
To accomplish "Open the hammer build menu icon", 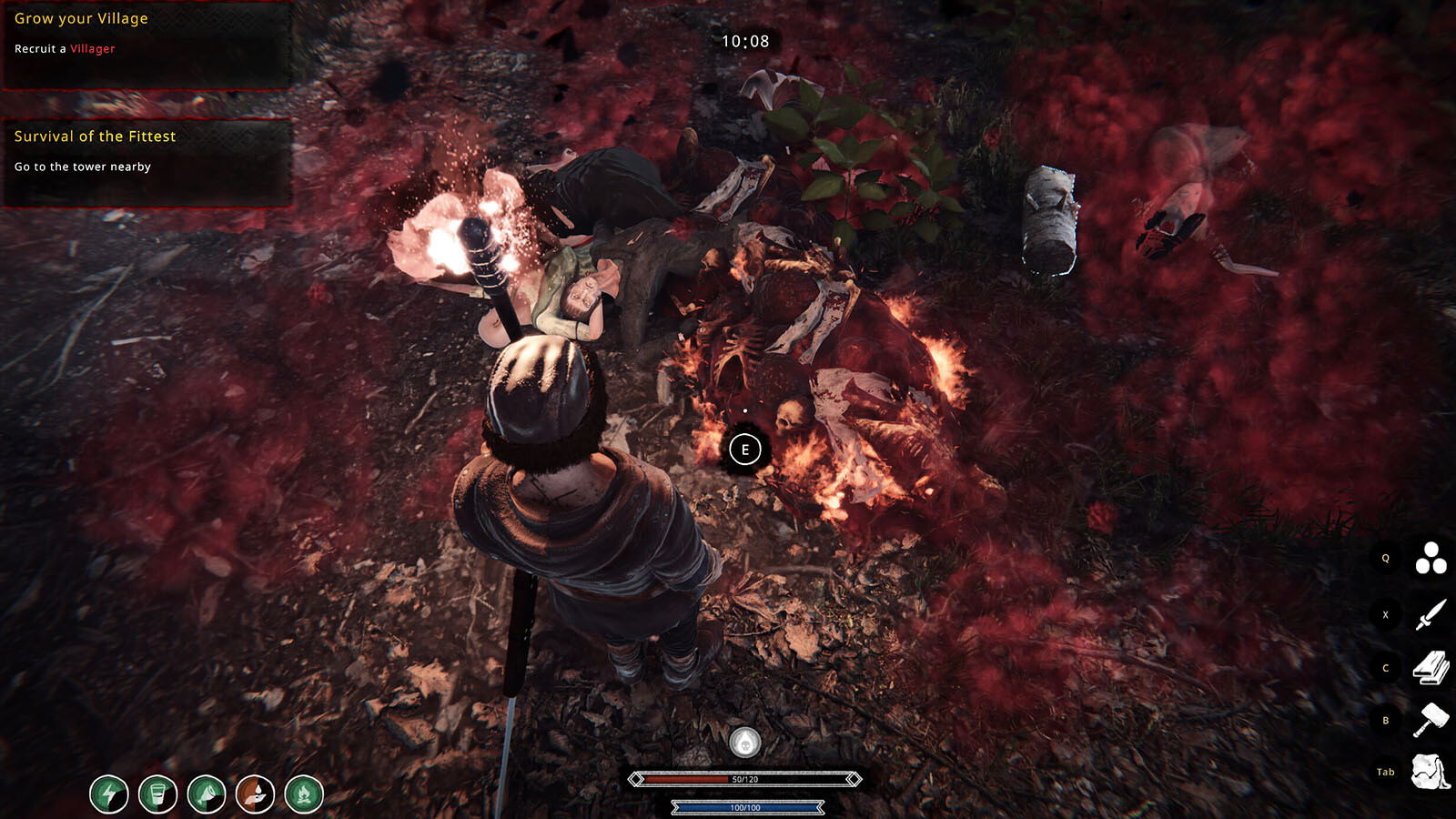I will tap(1431, 720).
